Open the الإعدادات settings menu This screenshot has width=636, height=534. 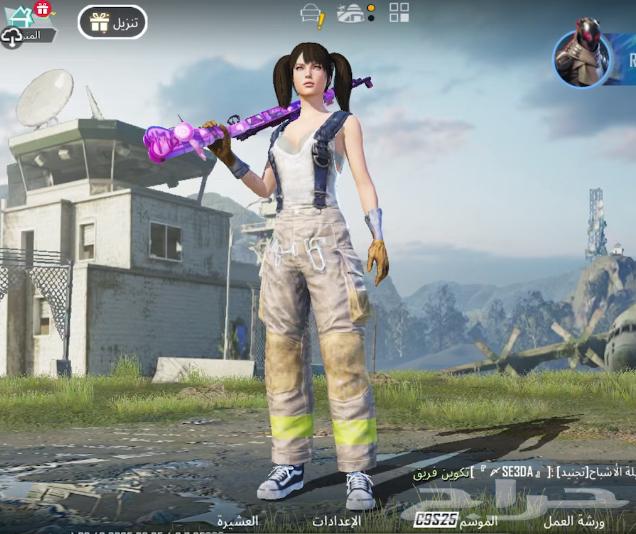[x=336, y=520]
